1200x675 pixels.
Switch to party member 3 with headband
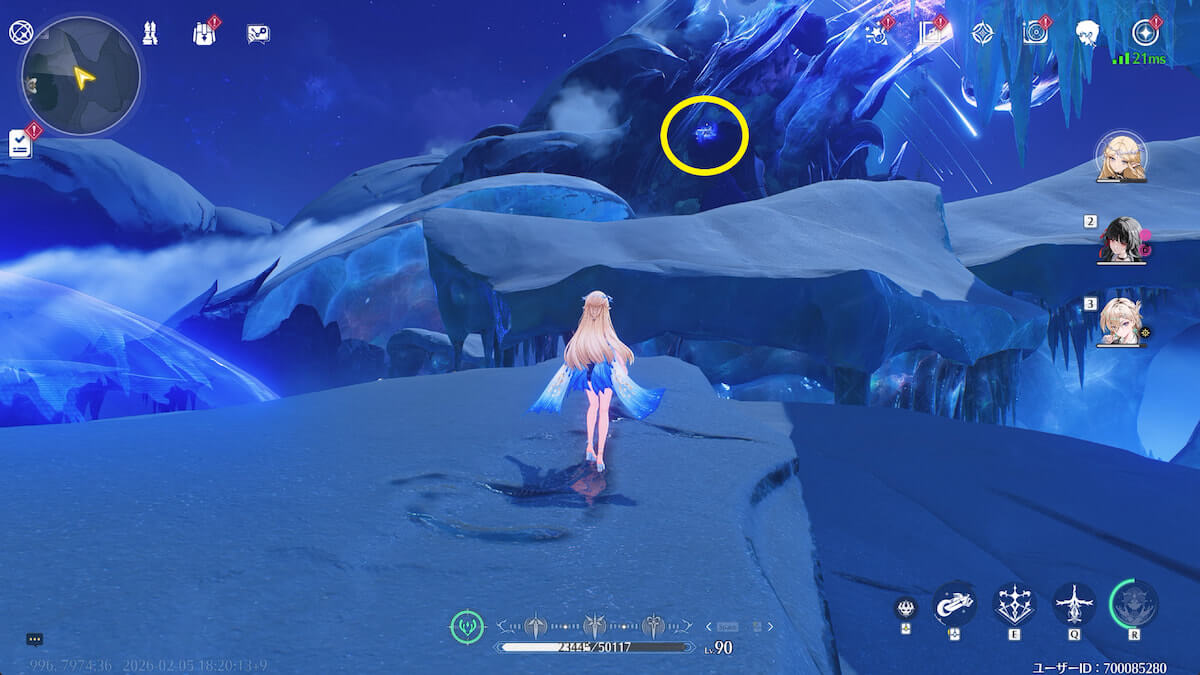pos(1121,321)
